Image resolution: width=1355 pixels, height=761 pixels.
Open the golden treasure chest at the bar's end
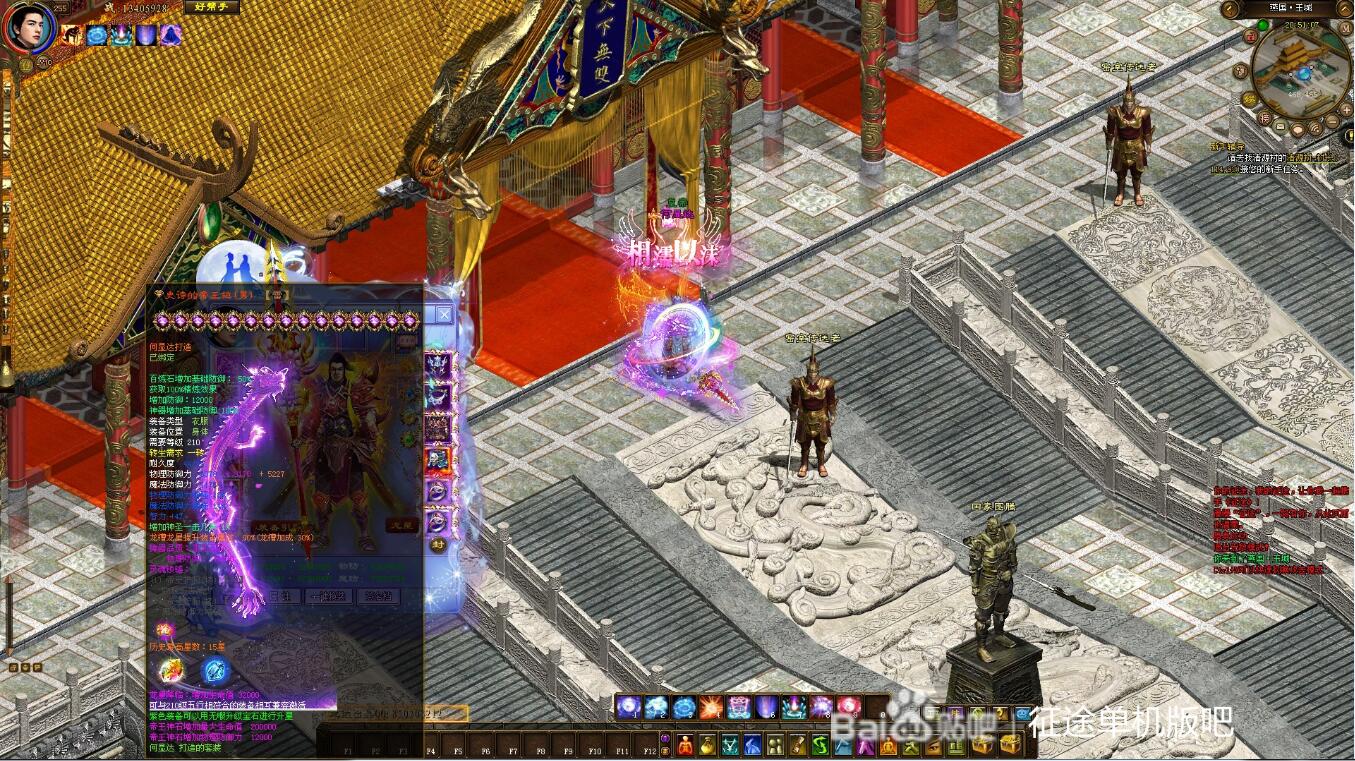1011,745
